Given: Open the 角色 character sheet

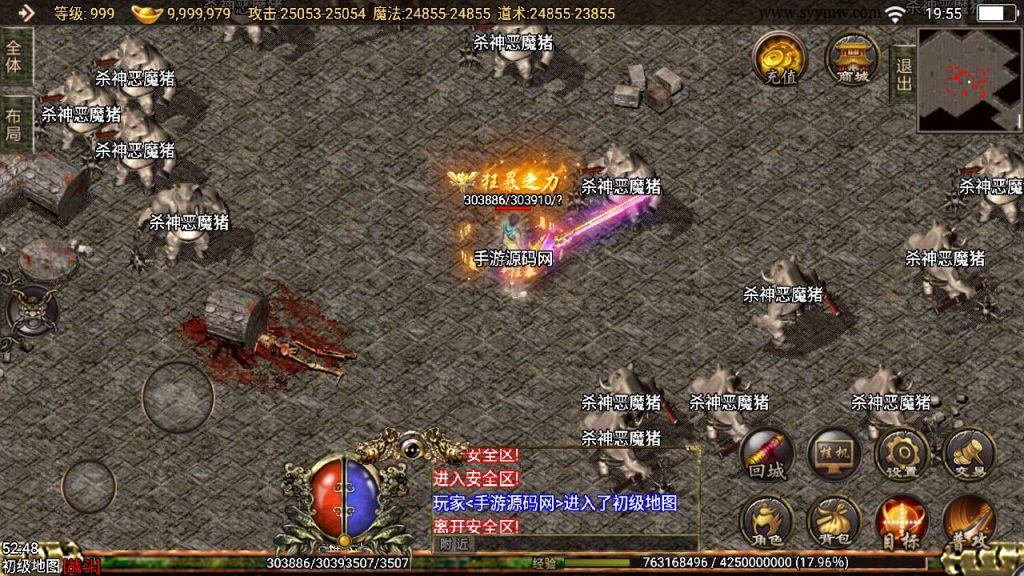Looking at the screenshot, I should (767, 521).
